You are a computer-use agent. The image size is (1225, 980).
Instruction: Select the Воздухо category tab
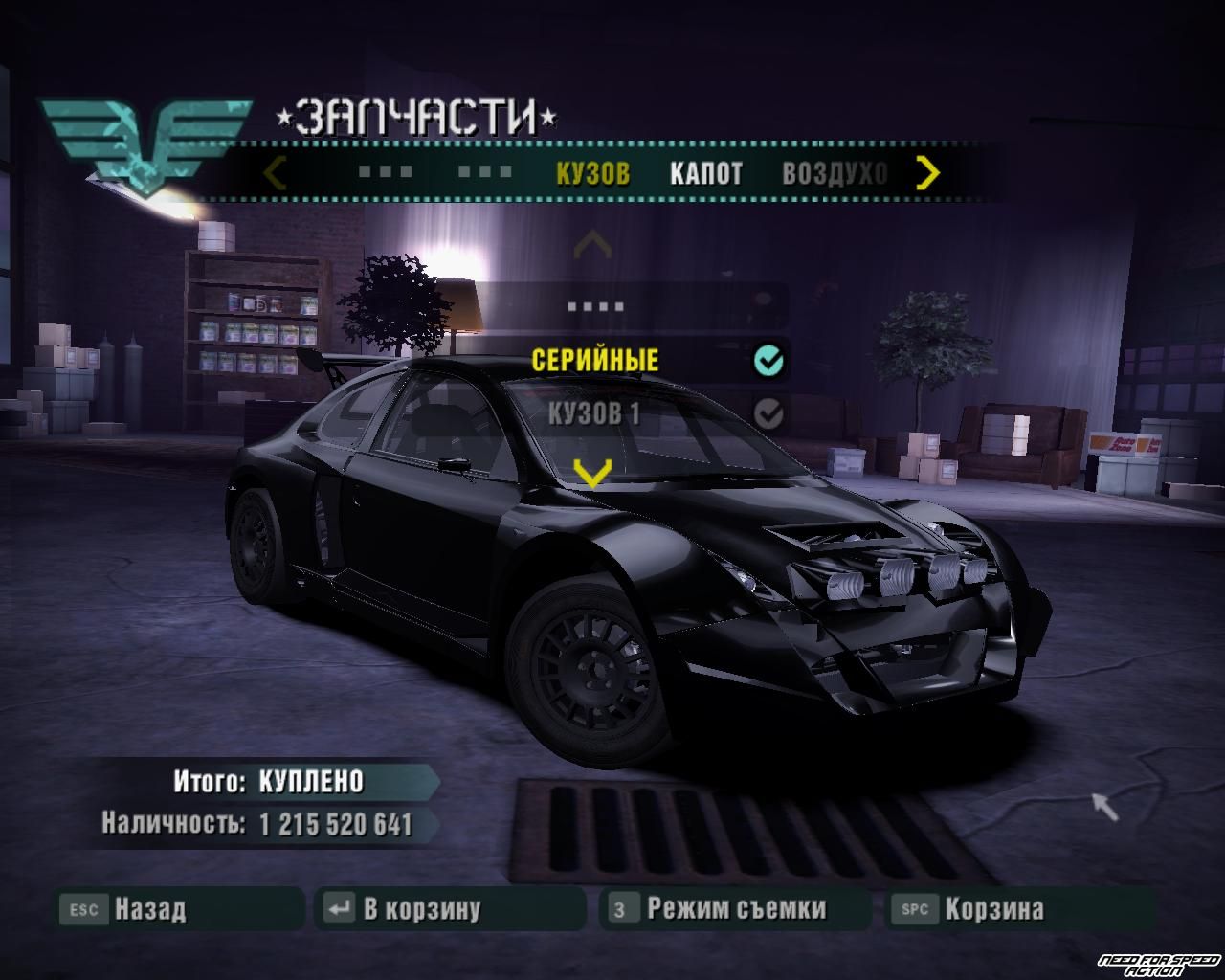point(834,173)
